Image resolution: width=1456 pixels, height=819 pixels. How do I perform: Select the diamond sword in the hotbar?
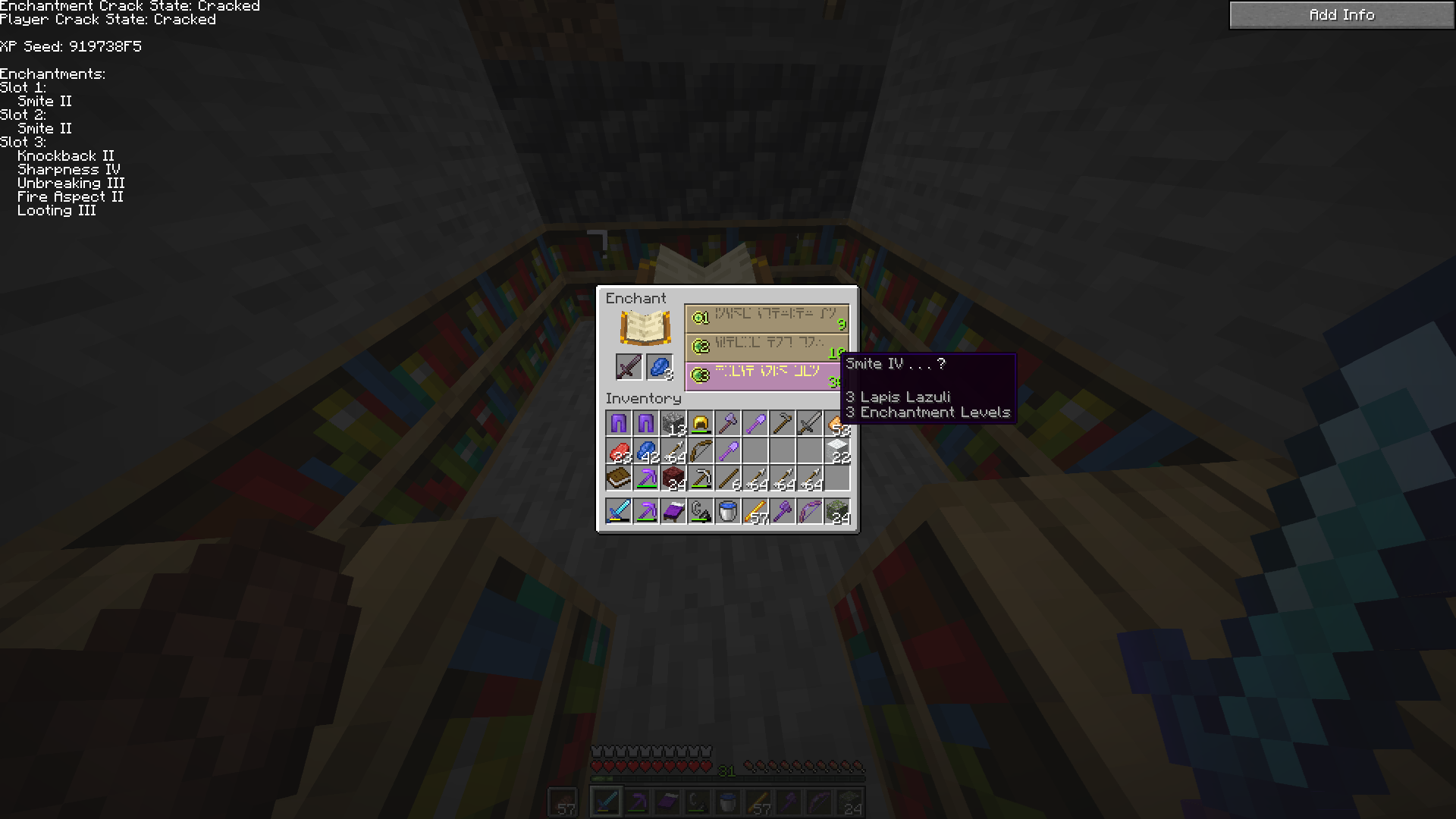(x=618, y=510)
